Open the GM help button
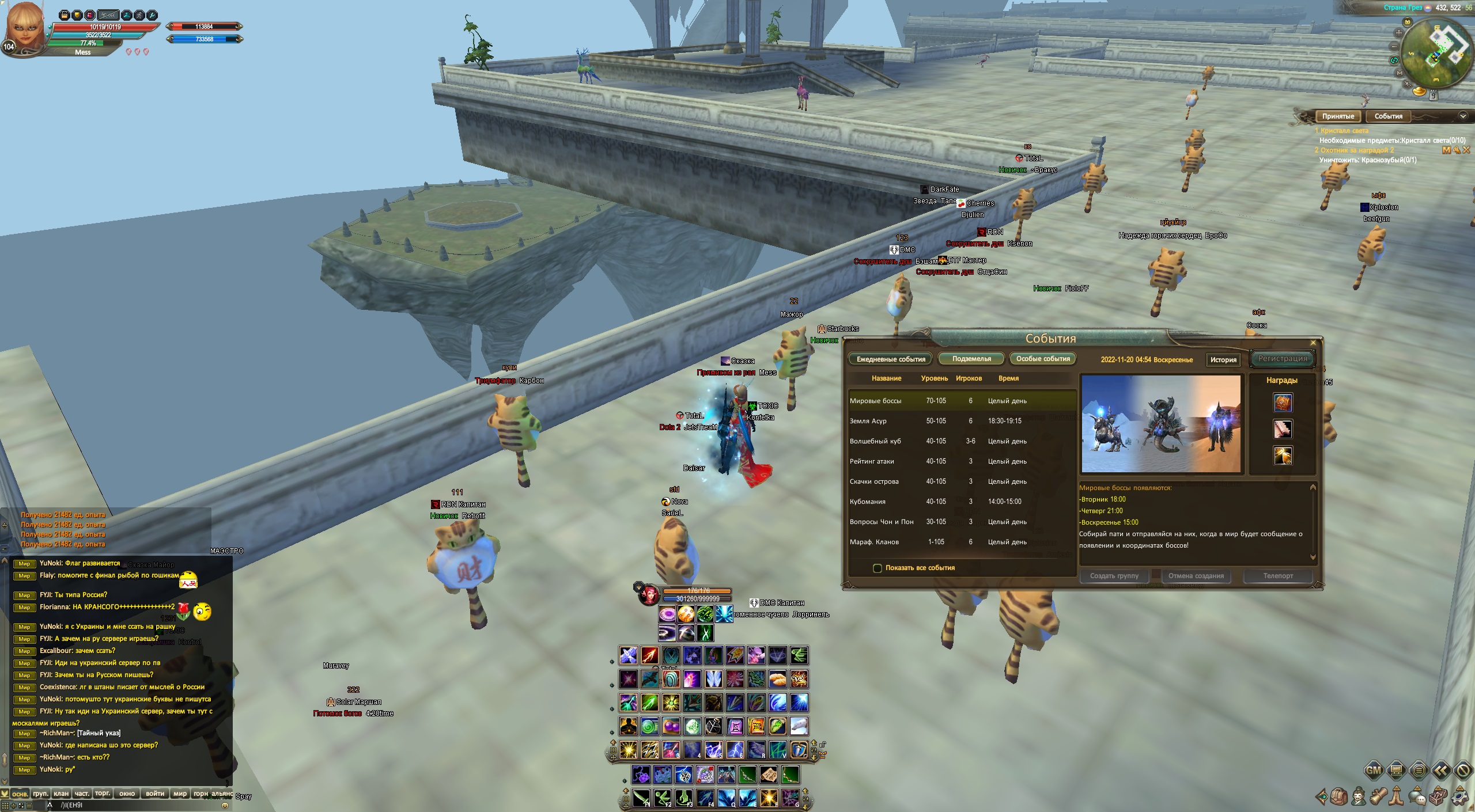 point(1374,770)
